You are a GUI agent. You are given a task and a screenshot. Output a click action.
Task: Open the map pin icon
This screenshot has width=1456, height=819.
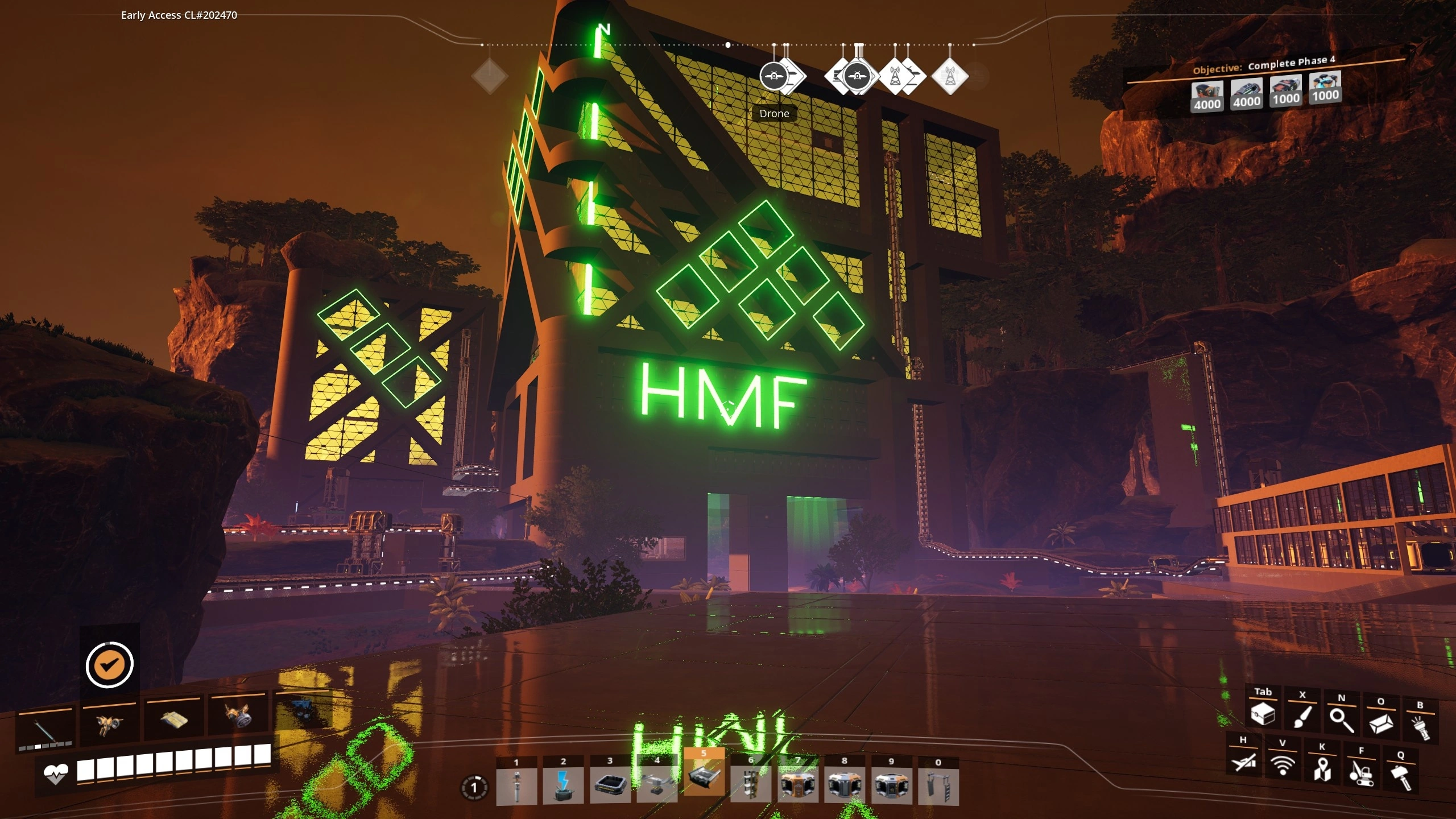pyautogui.click(x=1322, y=769)
